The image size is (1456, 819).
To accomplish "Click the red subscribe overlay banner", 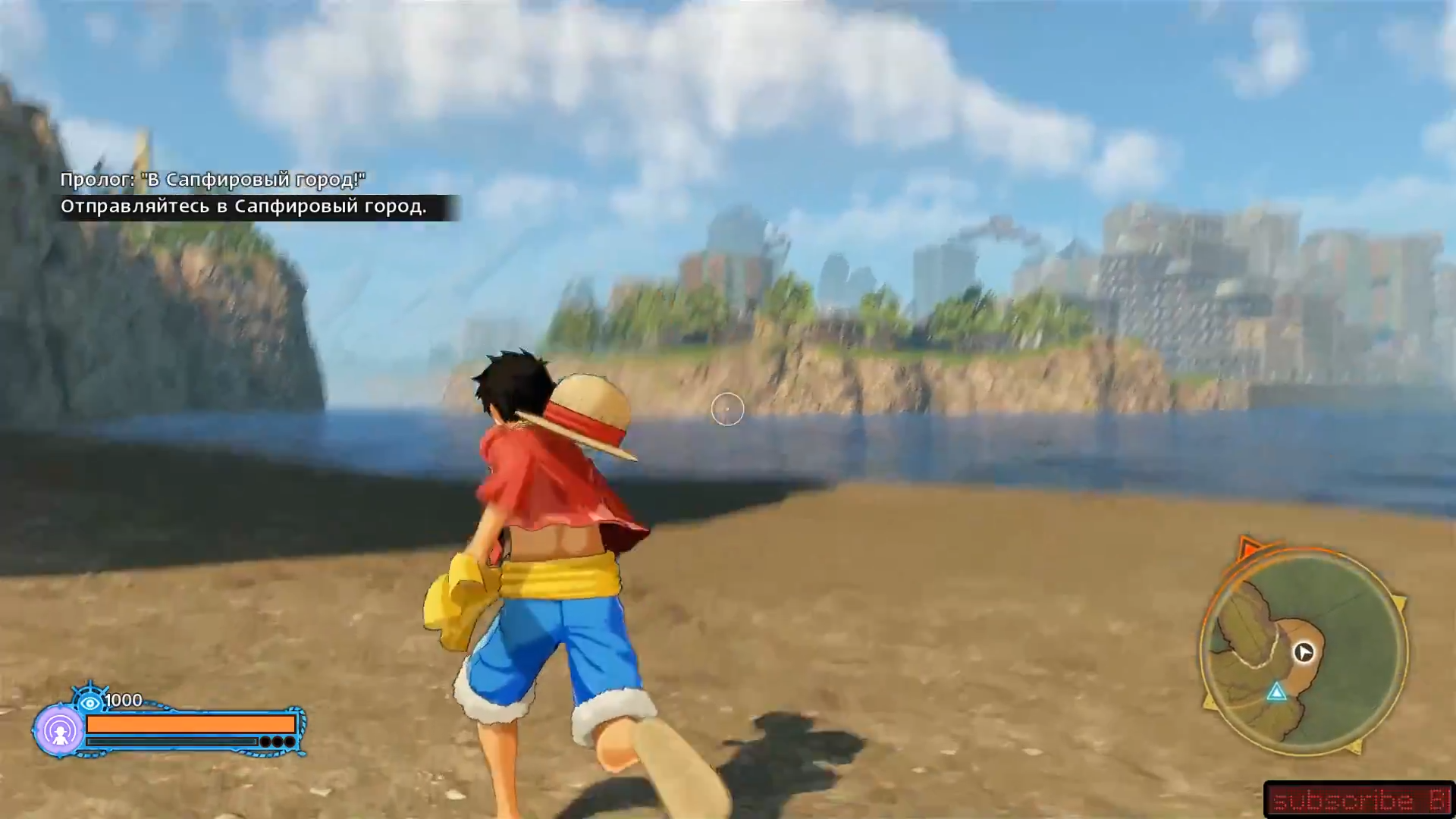I will click(x=1358, y=800).
